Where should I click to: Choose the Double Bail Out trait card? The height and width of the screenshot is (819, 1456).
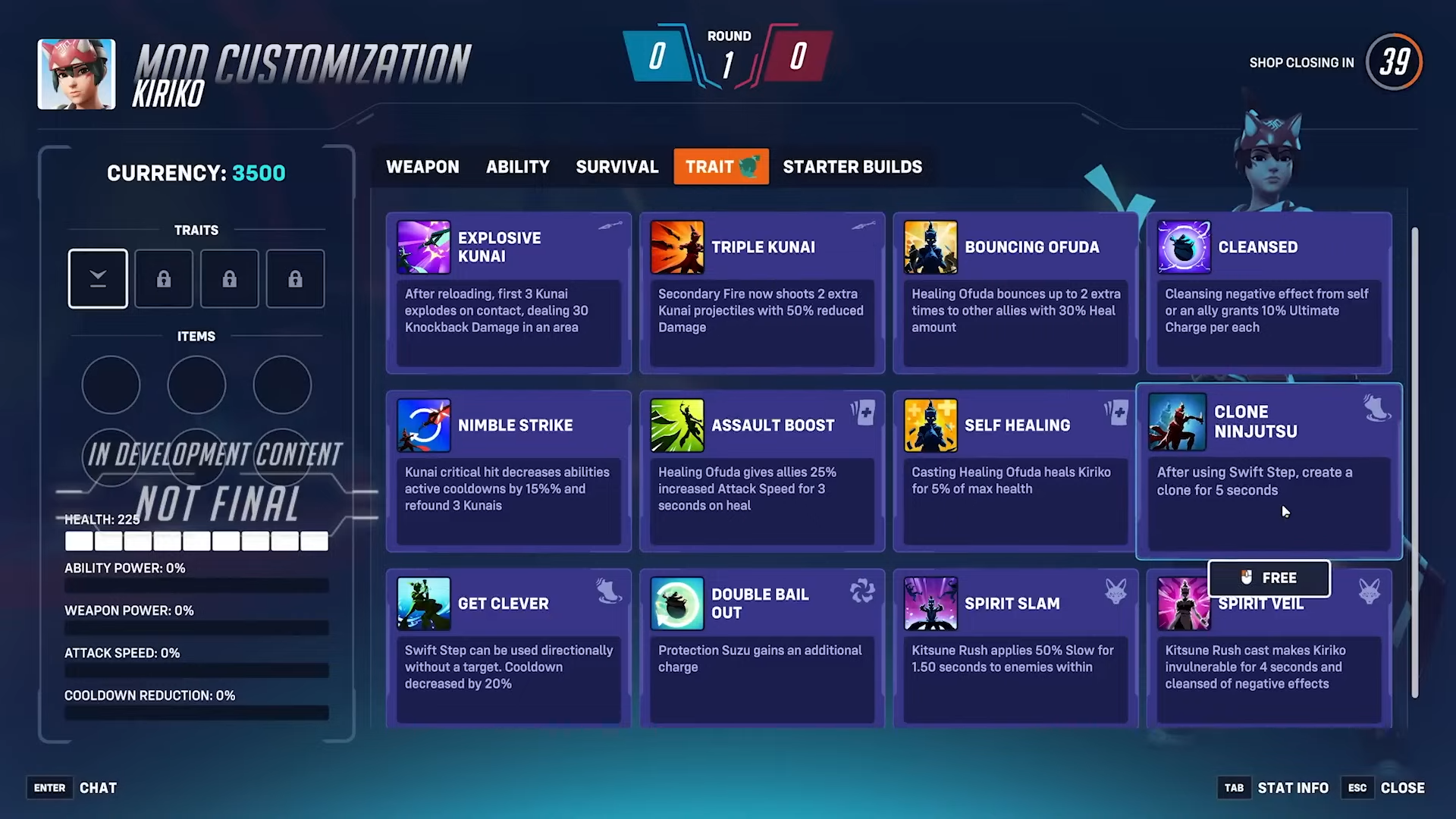click(x=761, y=648)
